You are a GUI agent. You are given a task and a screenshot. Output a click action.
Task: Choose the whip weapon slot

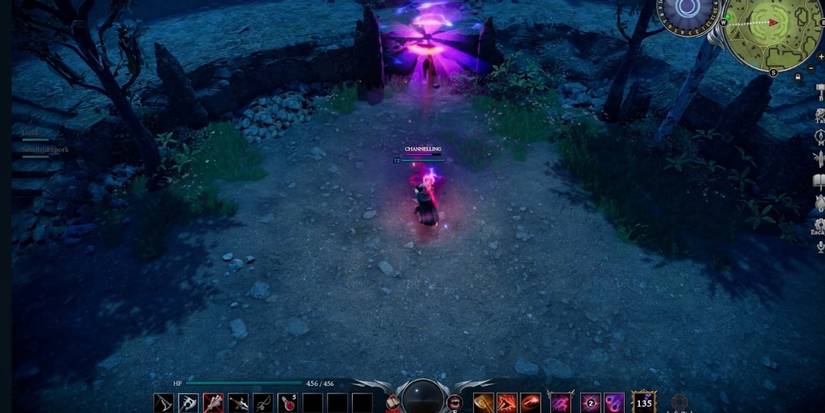pyautogui.click(x=263, y=402)
